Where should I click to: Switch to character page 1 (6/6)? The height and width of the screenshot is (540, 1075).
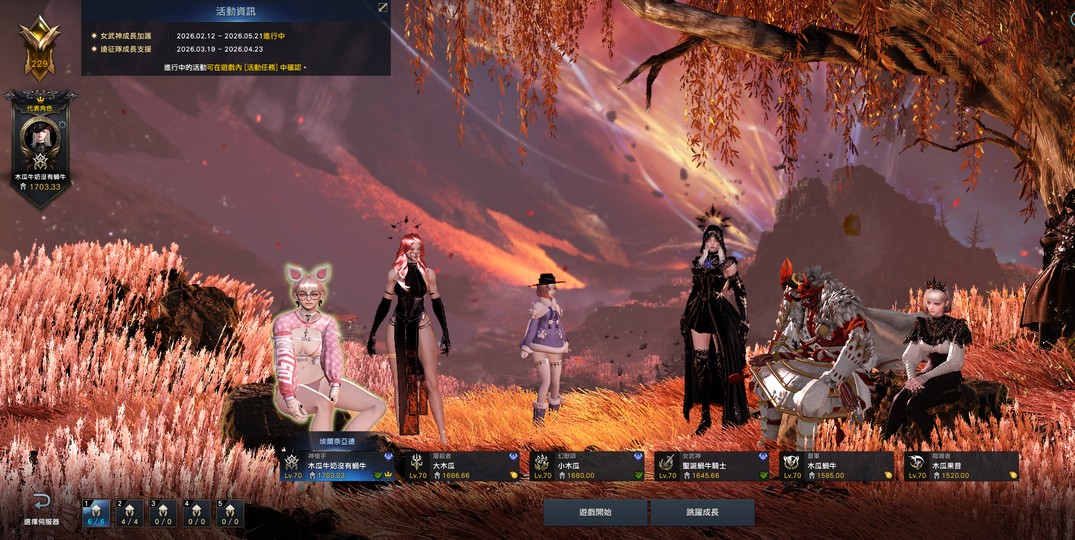(x=96, y=513)
